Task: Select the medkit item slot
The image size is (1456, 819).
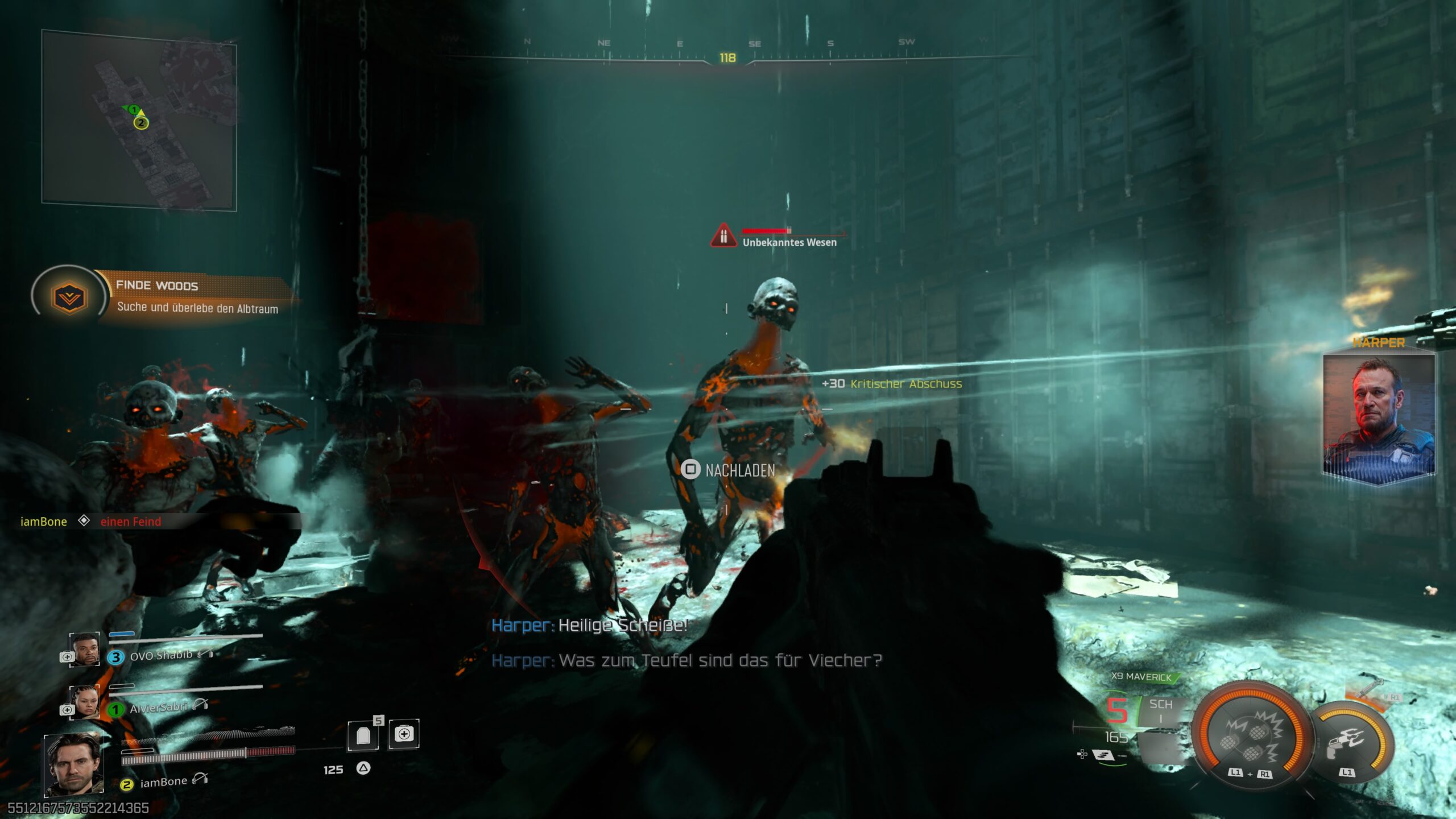Action: tap(404, 734)
